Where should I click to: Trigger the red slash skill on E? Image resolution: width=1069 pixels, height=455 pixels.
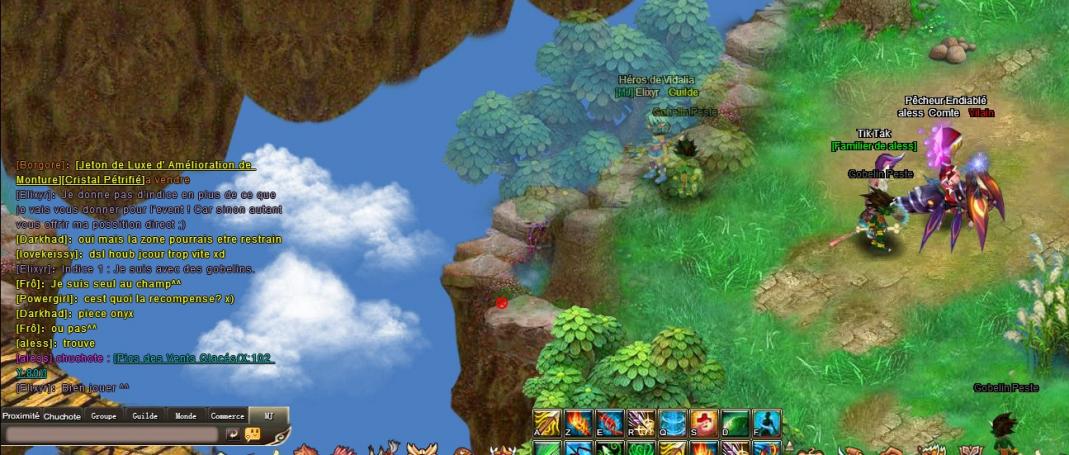(x=609, y=422)
